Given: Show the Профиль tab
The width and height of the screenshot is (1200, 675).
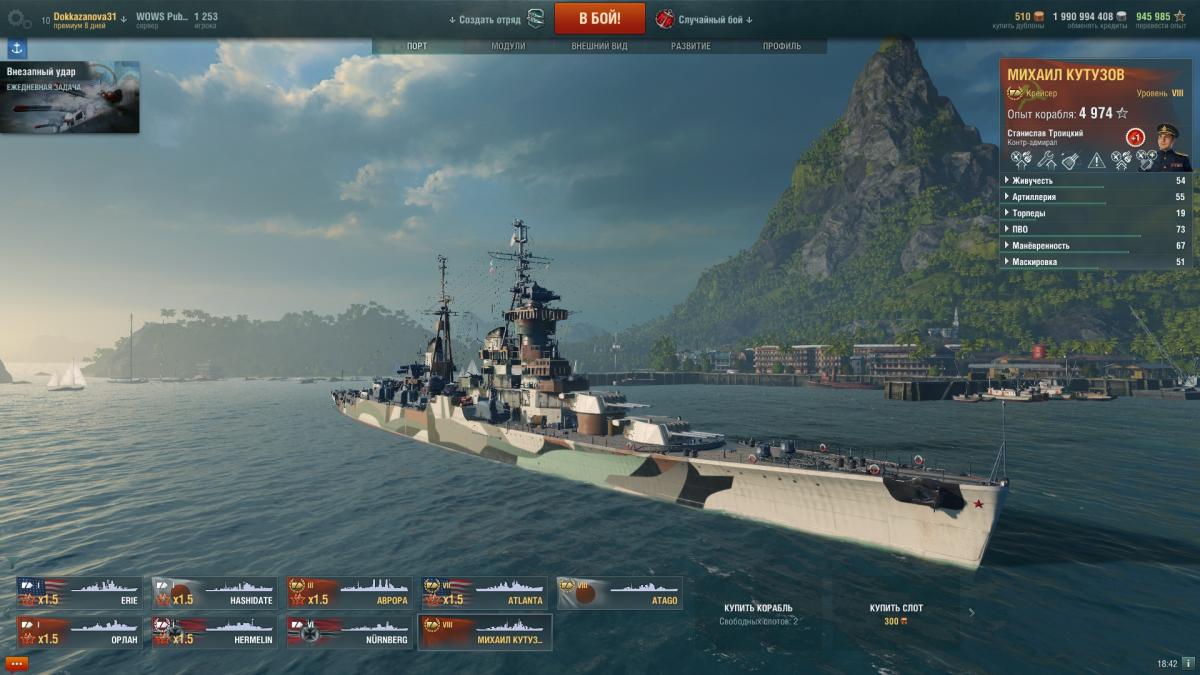Looking at the screenshot, I should click(x=781, y=46).
